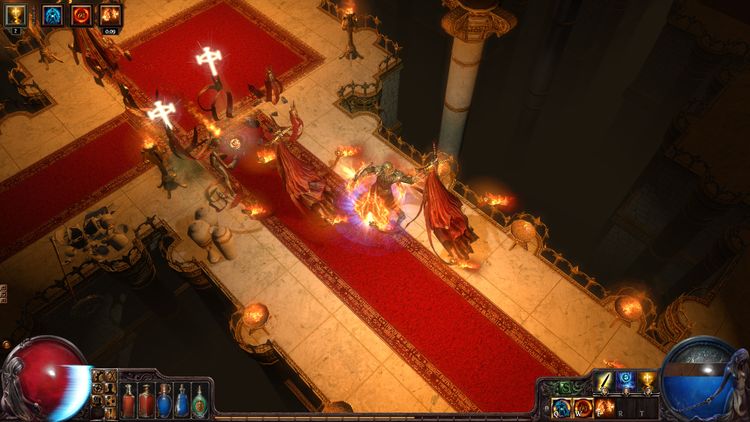Image resolution: width=750 pixels, height=422 pixels.
Task: Activate the blue orb skill above the hotbar
Action: 626,381
